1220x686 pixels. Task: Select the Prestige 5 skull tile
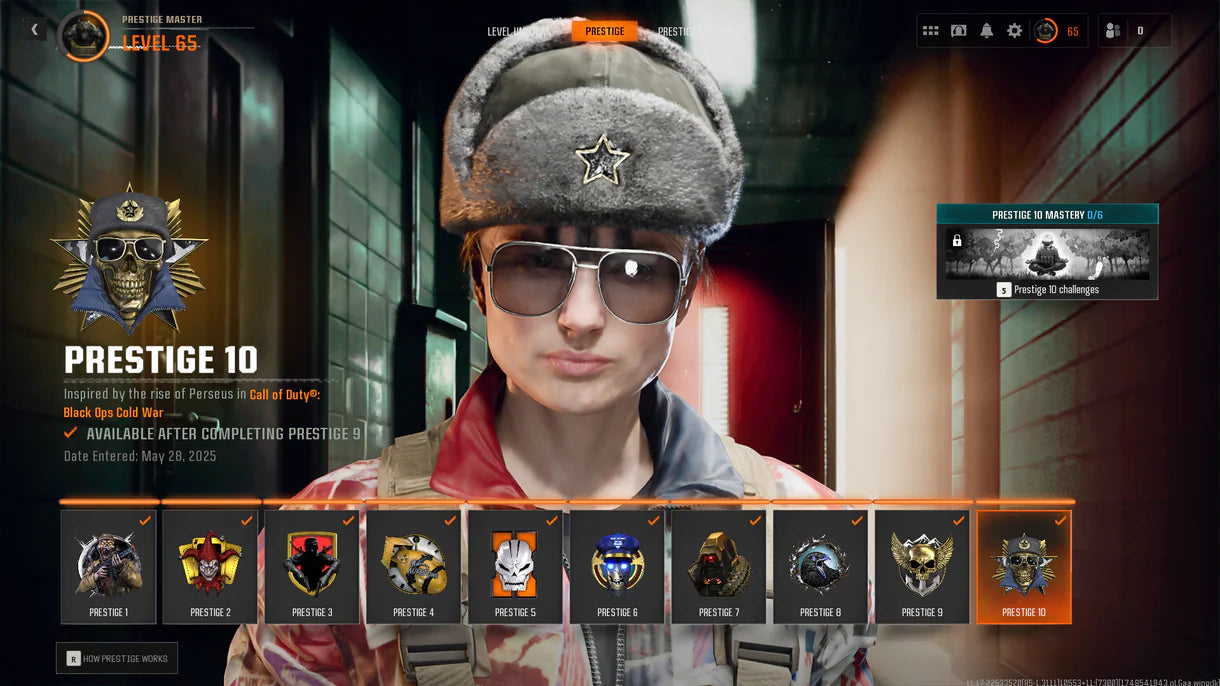515,567
